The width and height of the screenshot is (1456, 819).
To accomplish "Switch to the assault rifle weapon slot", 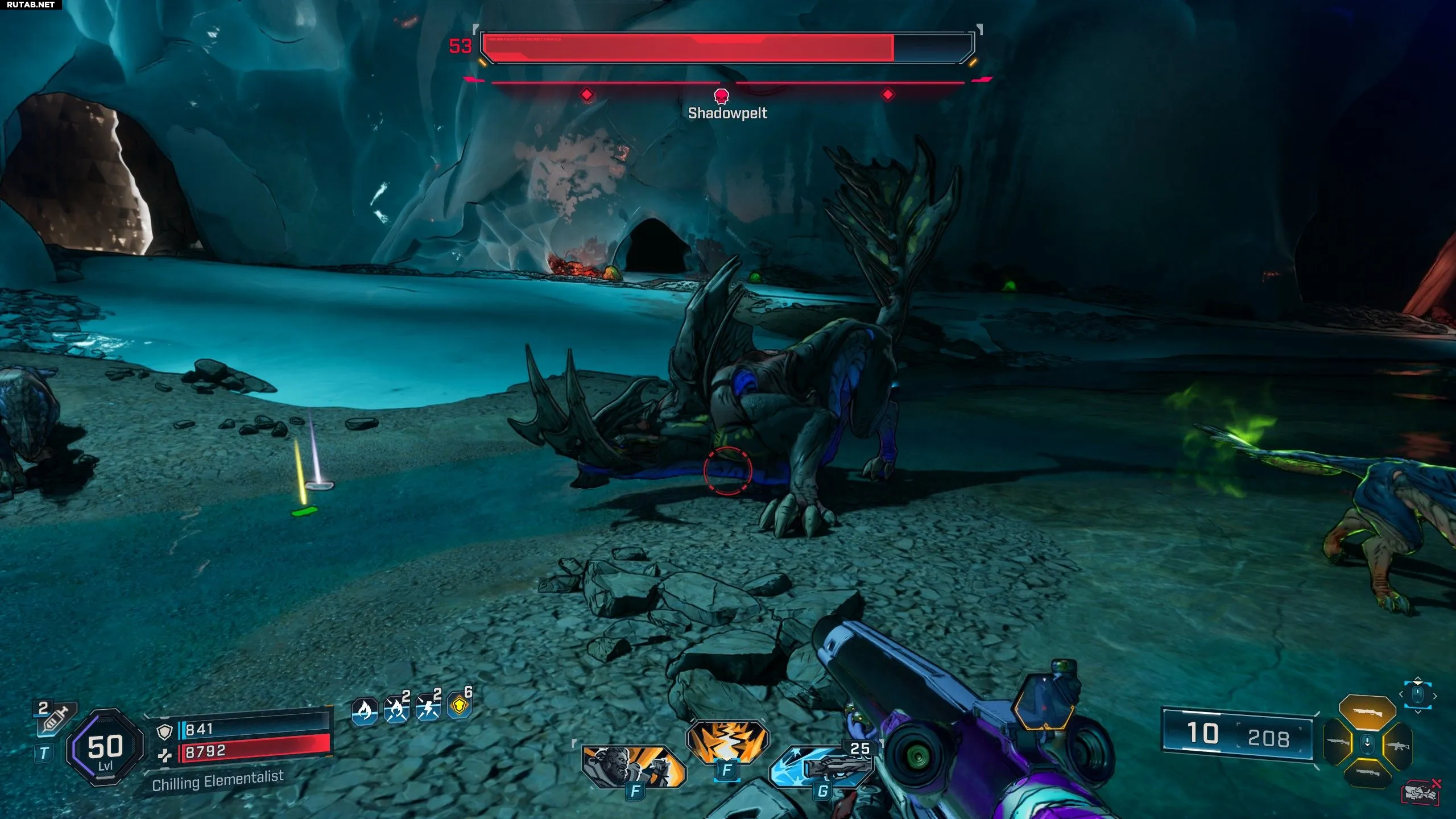I will tap(1397, 744).
